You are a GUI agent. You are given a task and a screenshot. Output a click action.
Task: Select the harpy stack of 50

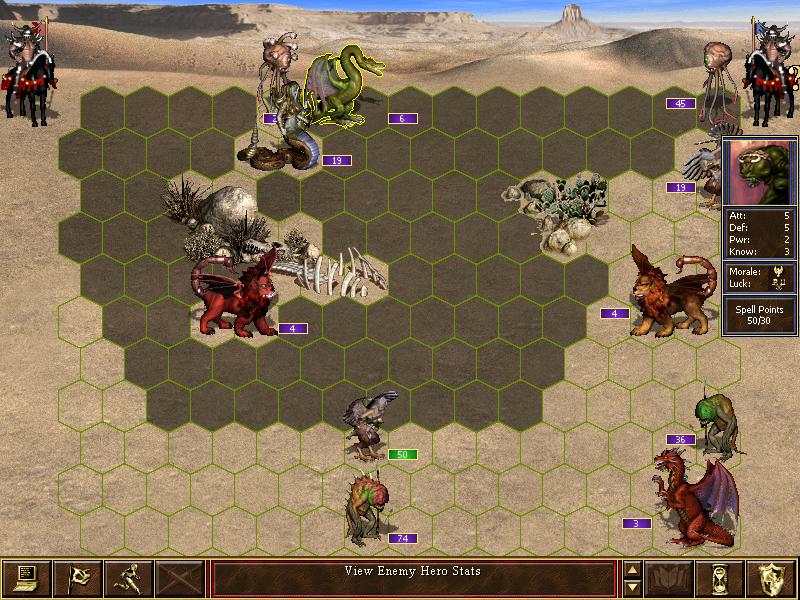[367, 425]
